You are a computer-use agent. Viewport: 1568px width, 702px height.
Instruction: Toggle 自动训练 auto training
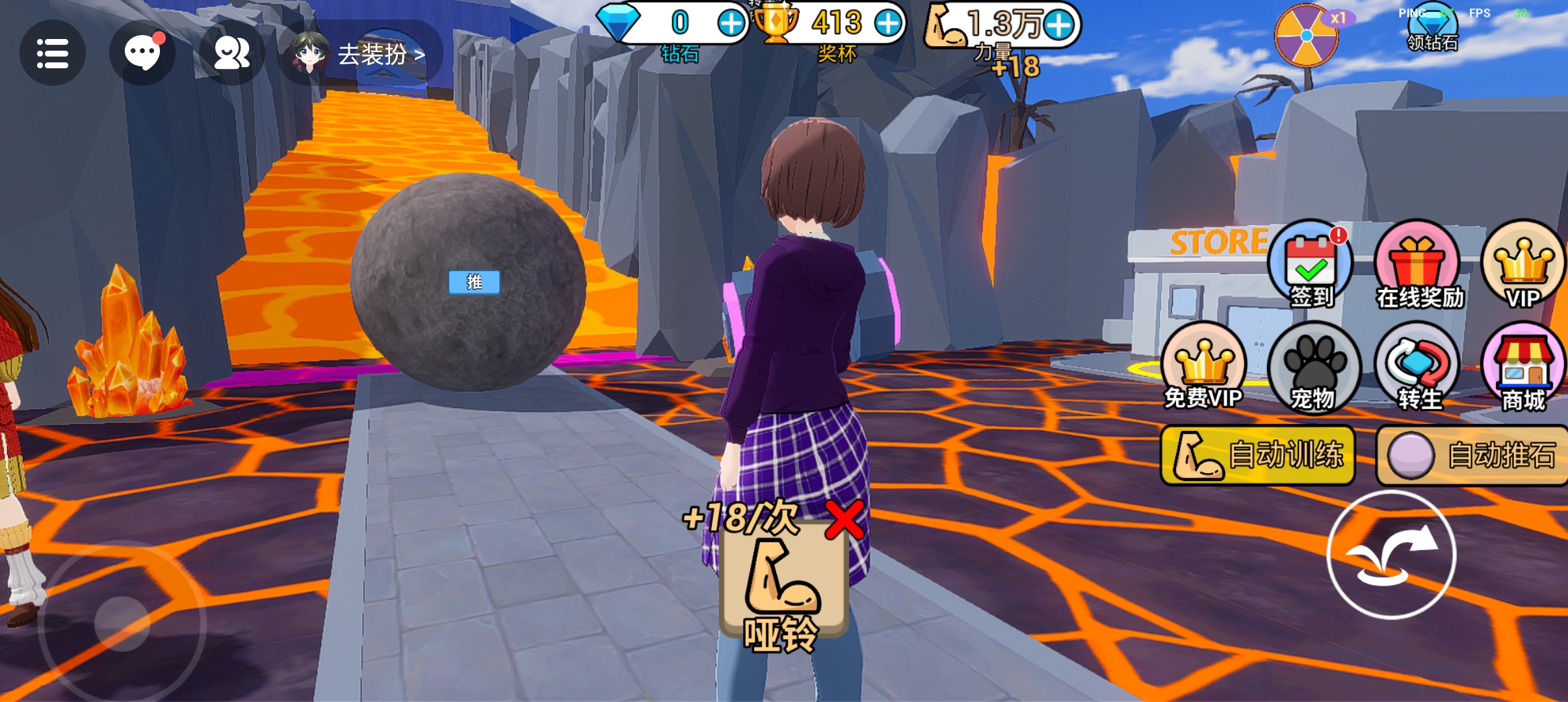(x=1257, y=455)
